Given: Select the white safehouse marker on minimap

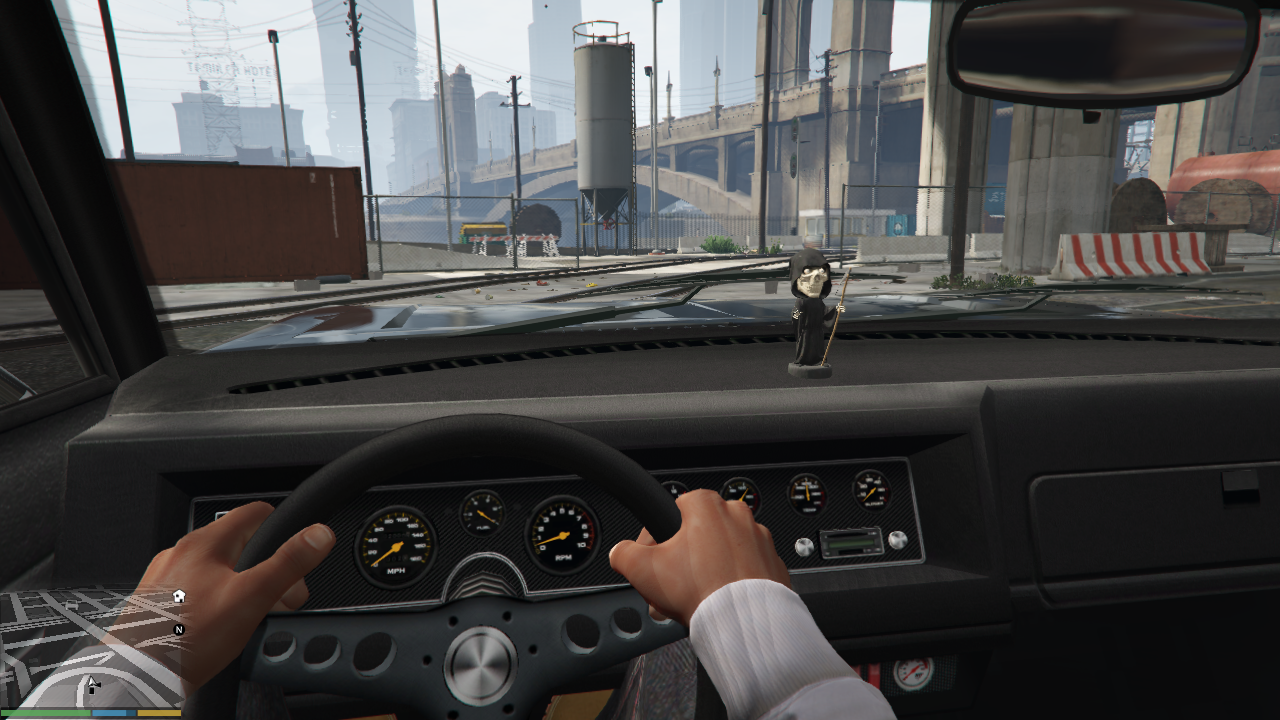Looking at the screenshot, I should click(x=178, y=596).
